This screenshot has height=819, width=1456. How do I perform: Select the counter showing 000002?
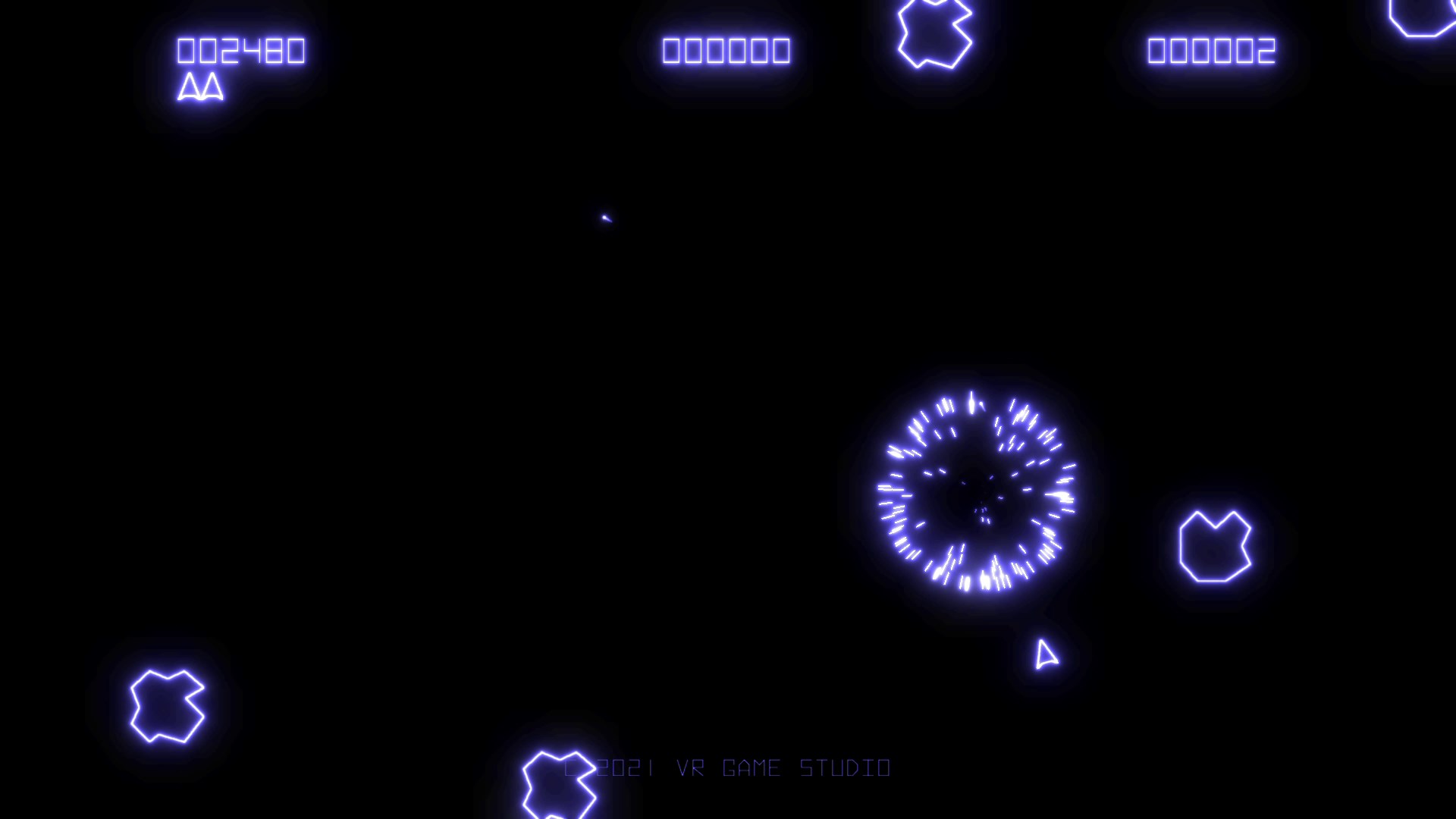pyautogui.click(x=1210, y=51)
